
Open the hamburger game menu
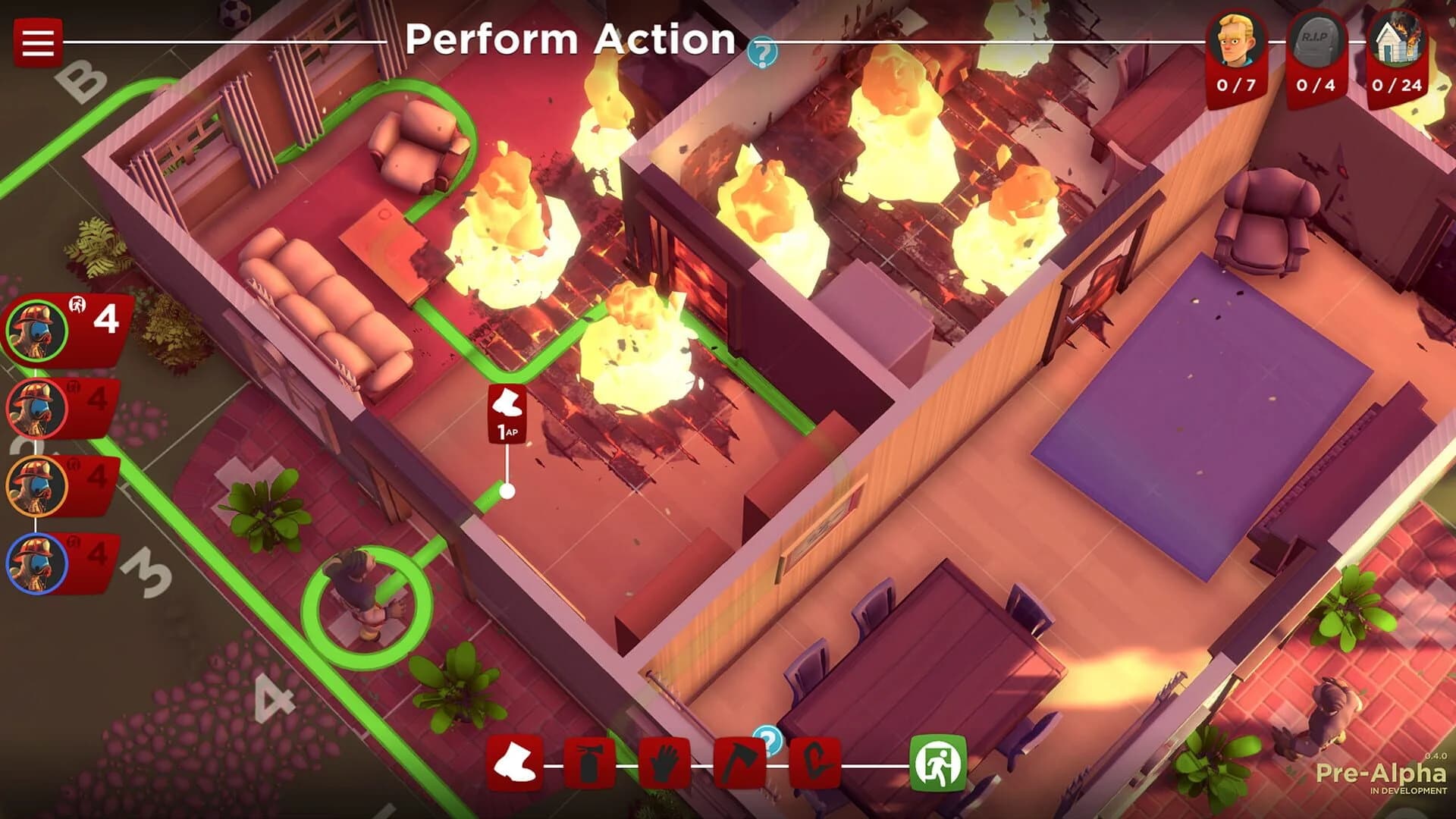[36, 42]
